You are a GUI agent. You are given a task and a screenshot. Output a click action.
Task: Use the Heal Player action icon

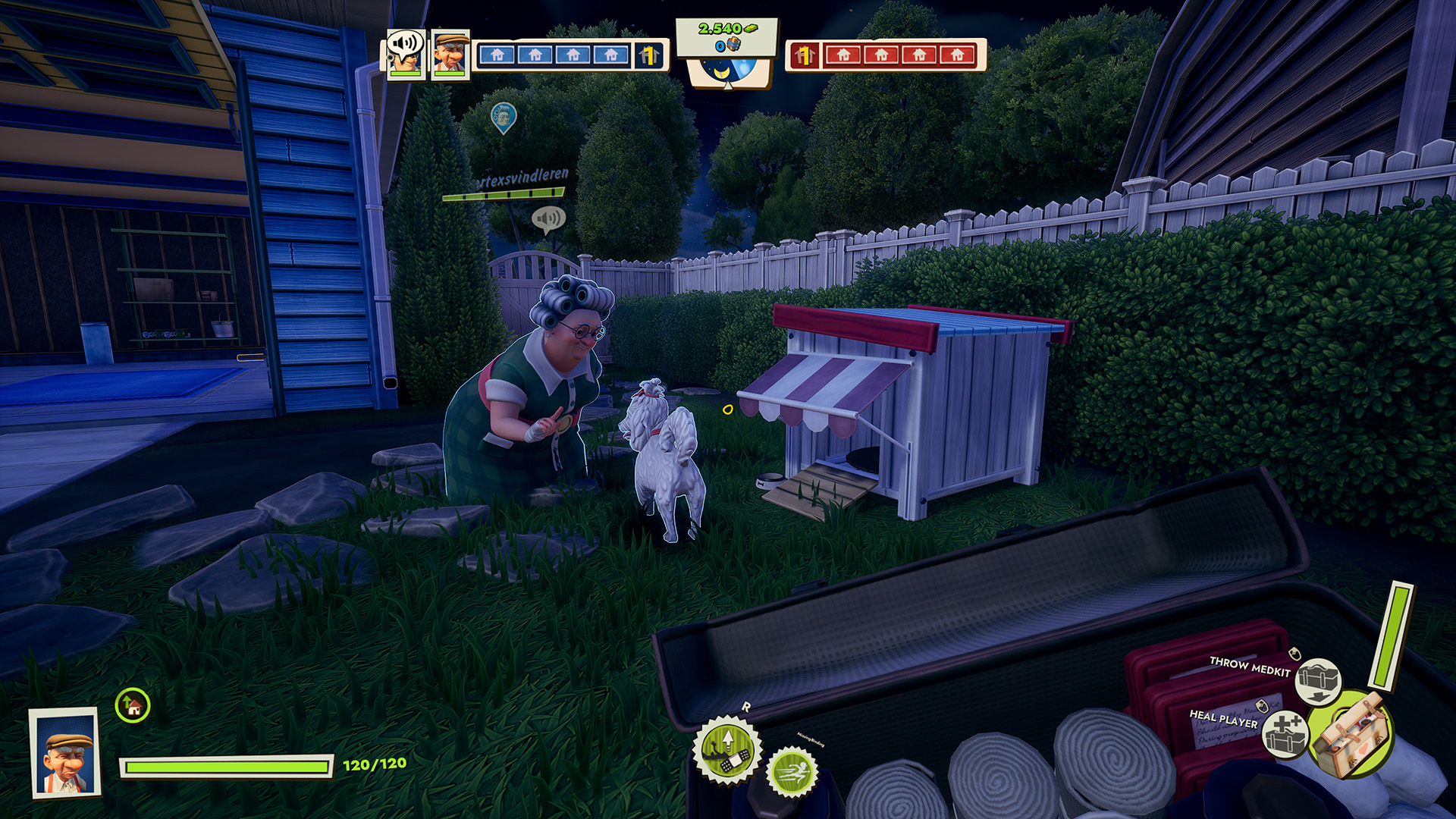1286,734
